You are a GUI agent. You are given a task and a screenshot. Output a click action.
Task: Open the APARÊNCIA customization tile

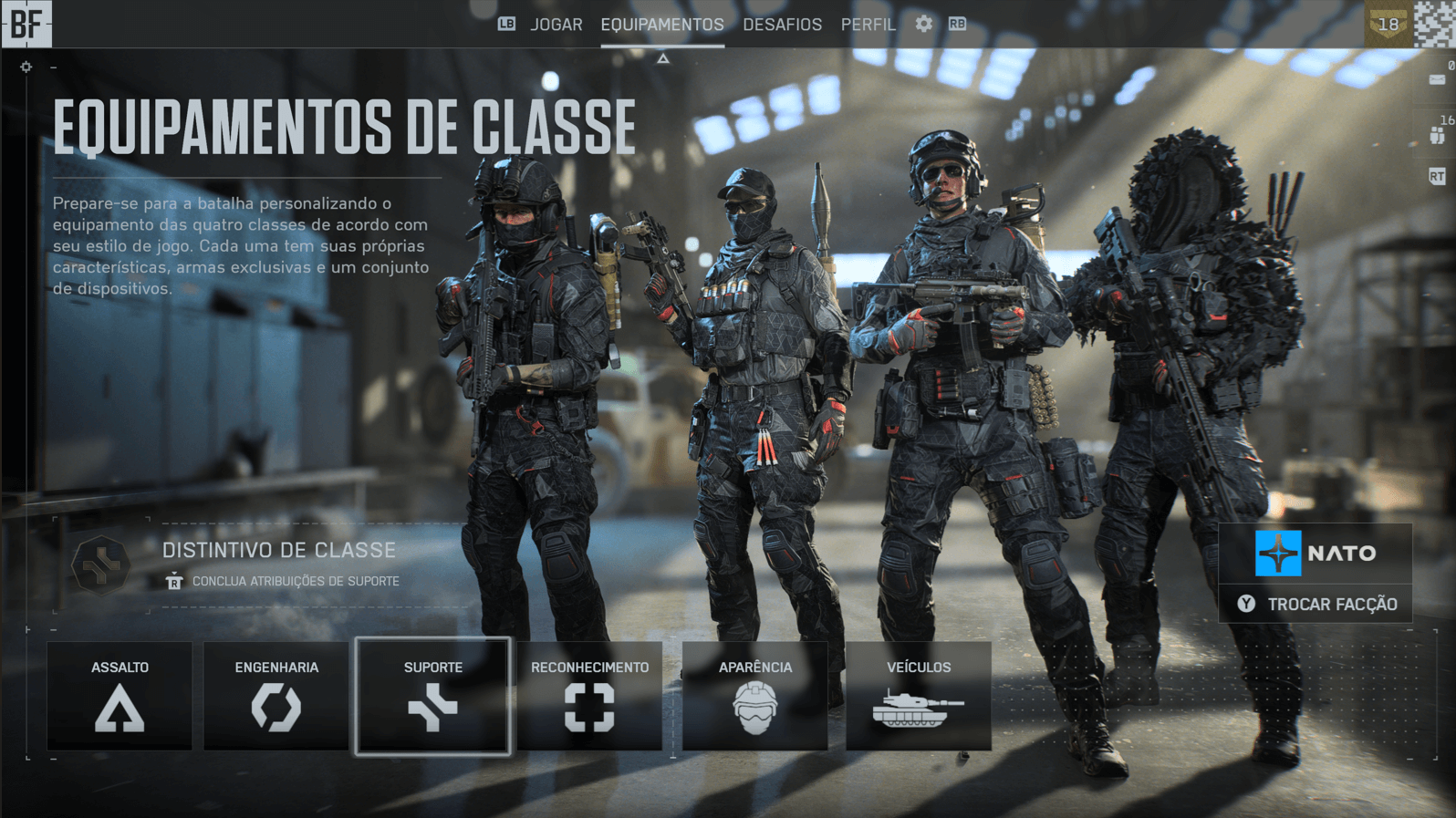[754, 696]
